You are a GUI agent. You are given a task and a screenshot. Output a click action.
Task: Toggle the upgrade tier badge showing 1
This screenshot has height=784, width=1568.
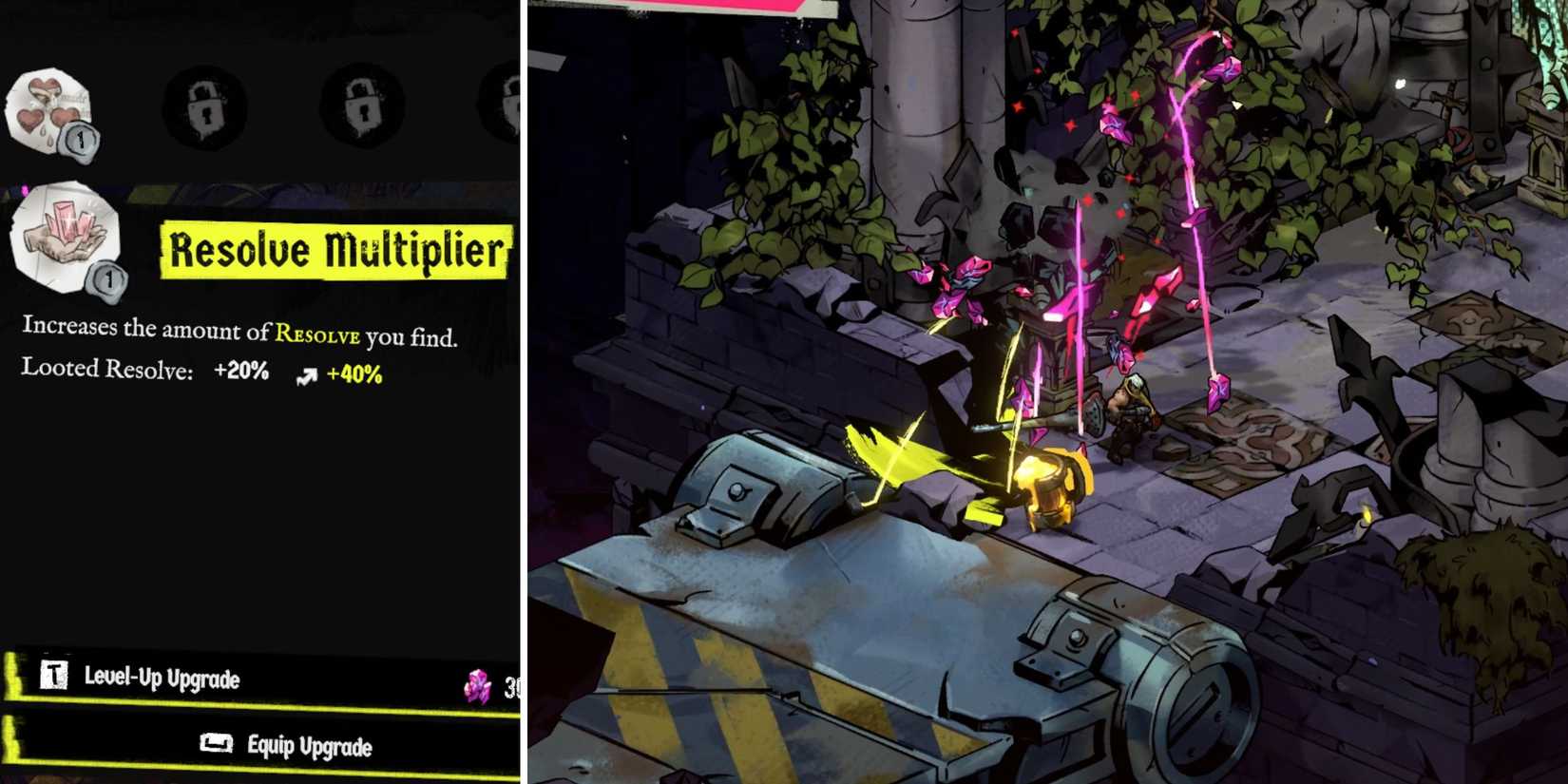[109, 278]
